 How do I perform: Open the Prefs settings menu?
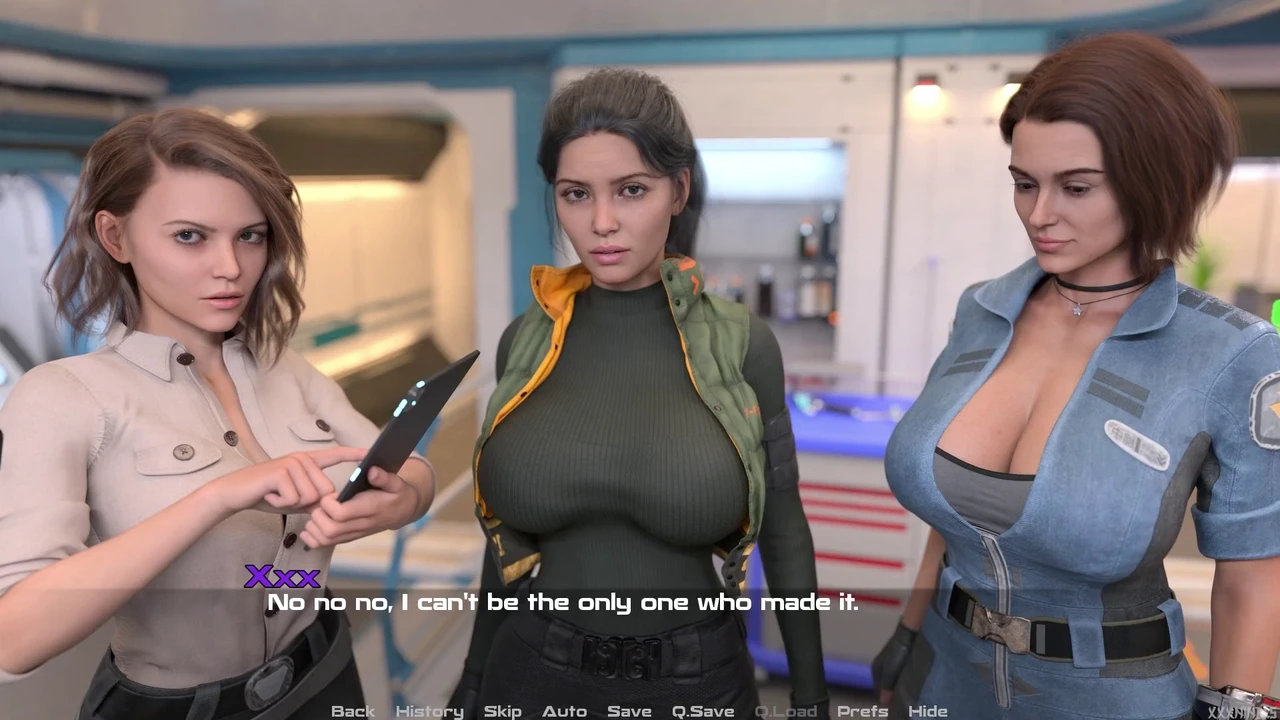(862, 711)
